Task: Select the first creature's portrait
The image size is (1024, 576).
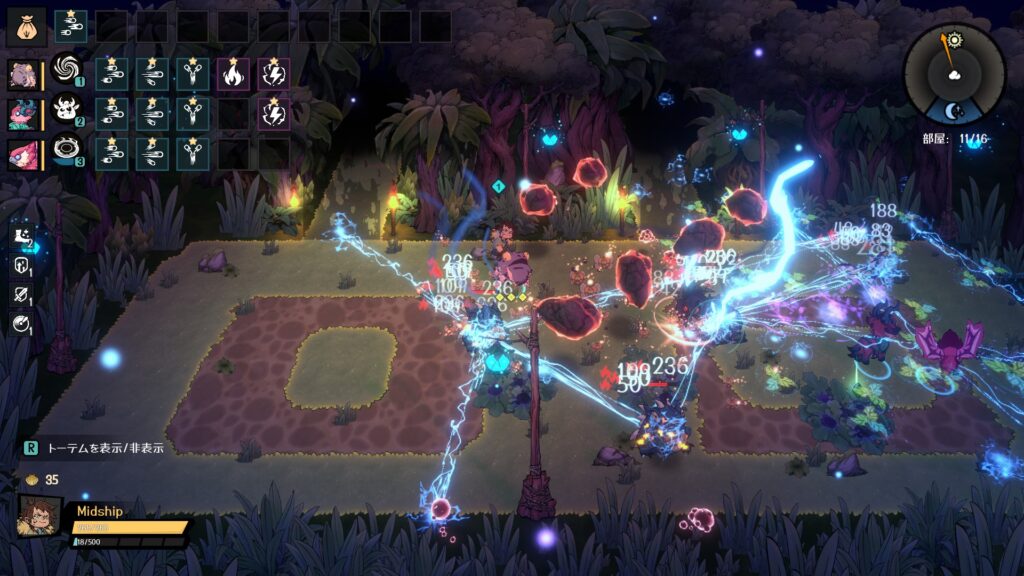Action: click(x=23, y=73)
